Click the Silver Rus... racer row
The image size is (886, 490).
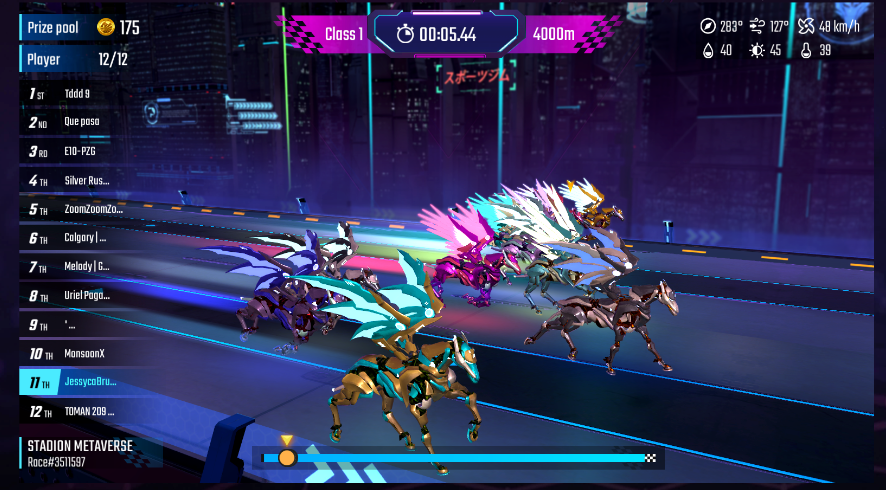(x=86, y=181)
